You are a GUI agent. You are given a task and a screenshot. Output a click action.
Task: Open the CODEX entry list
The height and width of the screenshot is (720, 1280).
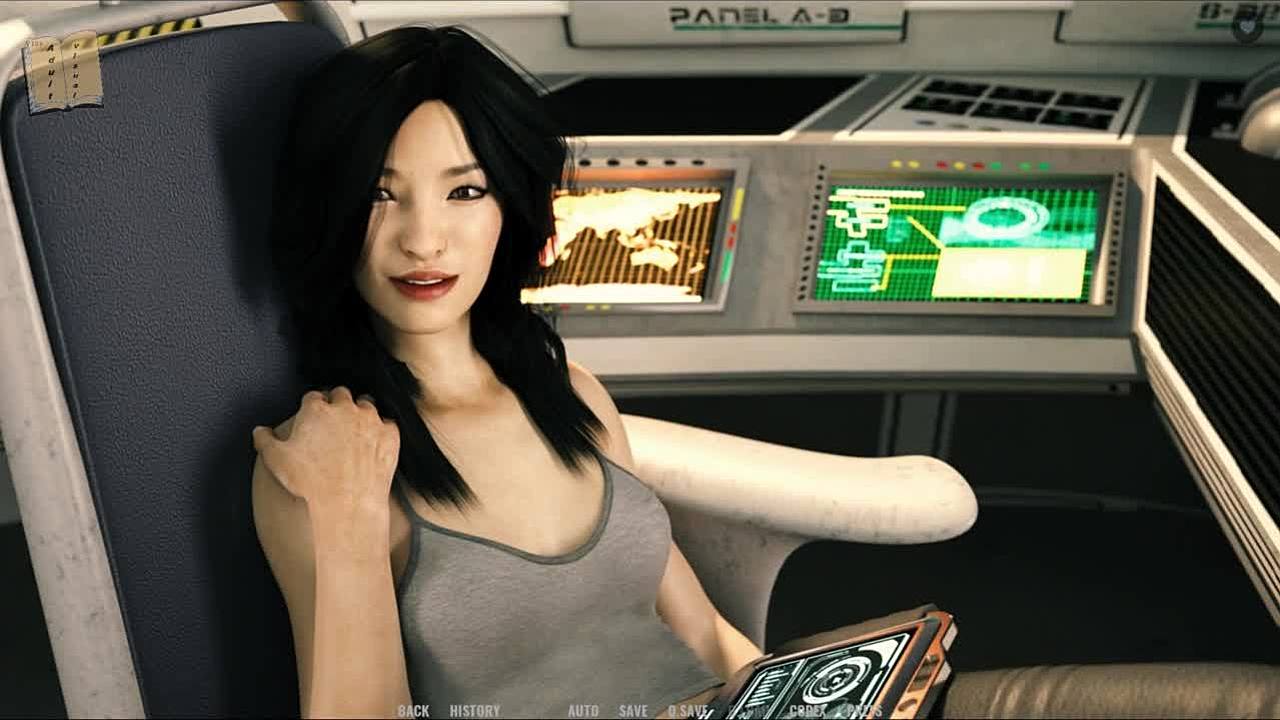click(807, 711)
